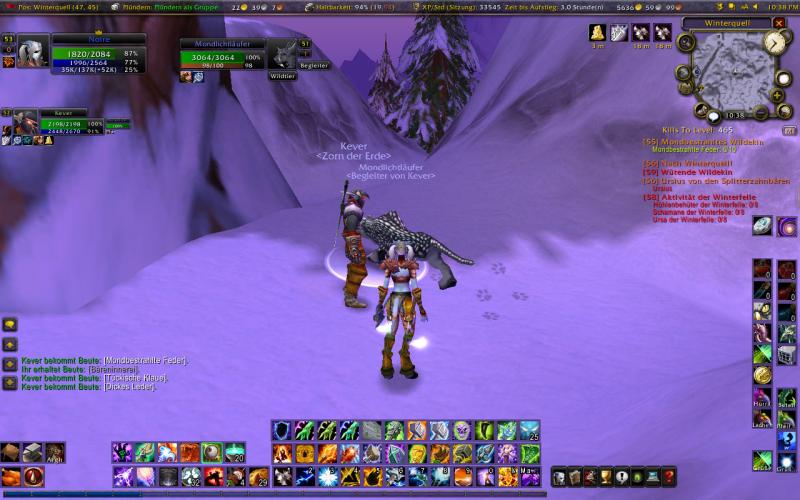Viewport: 800px width, 500px height.
Task: Open the spellbook micro button
Action: [x=574, y=477]
